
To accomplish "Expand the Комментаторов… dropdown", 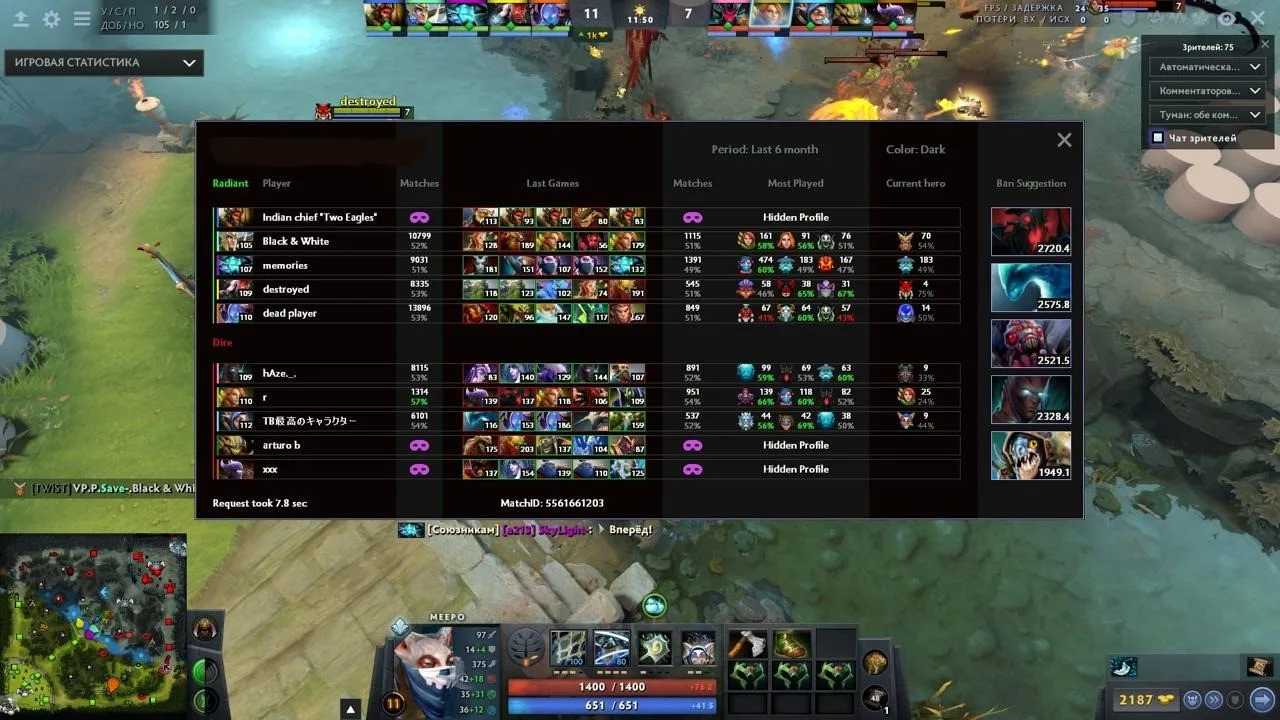I will click(1208, 91).
